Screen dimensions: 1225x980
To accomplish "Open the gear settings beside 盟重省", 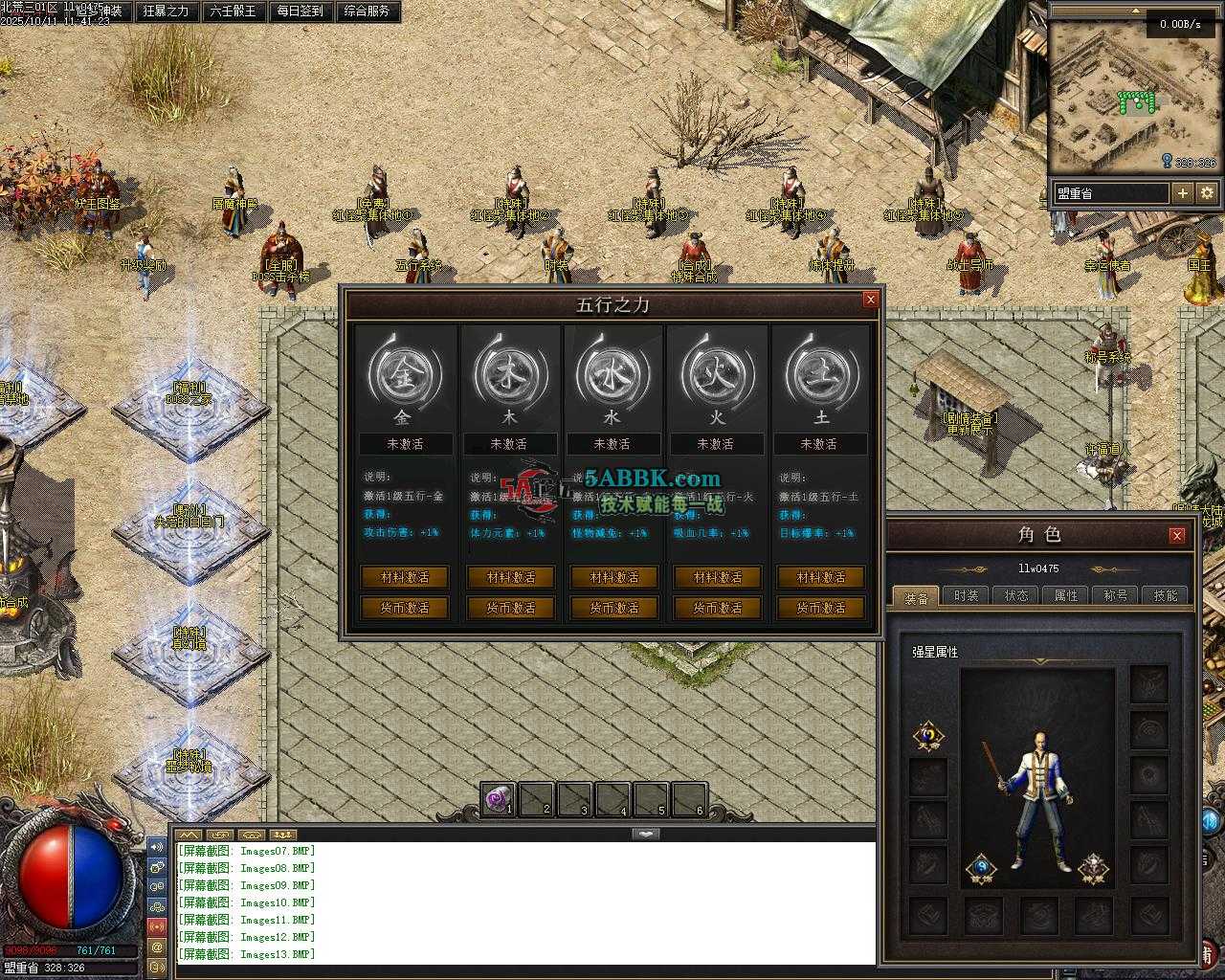I will [x=1207, y=193].
